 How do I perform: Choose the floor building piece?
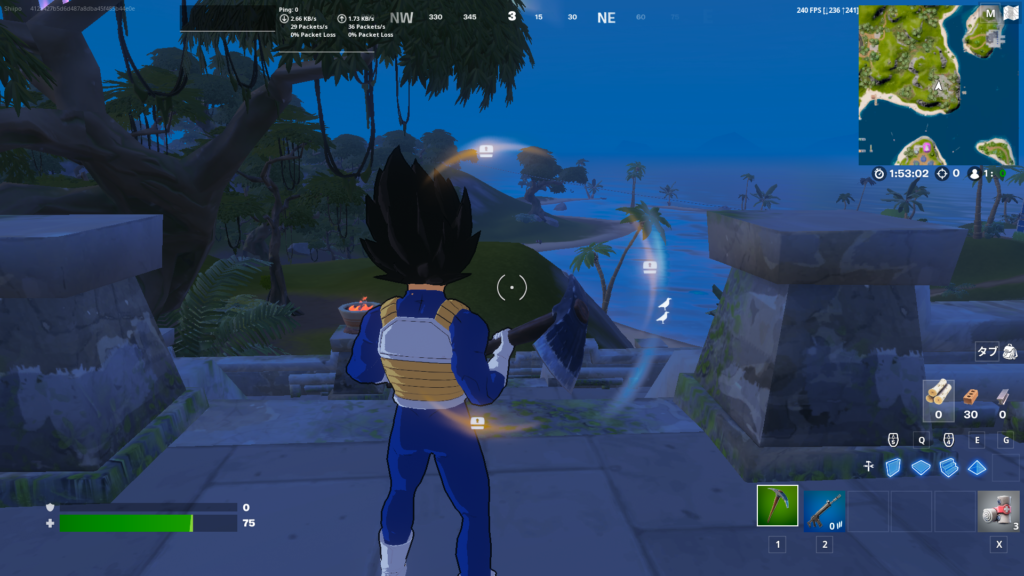(x=921, y=467)
